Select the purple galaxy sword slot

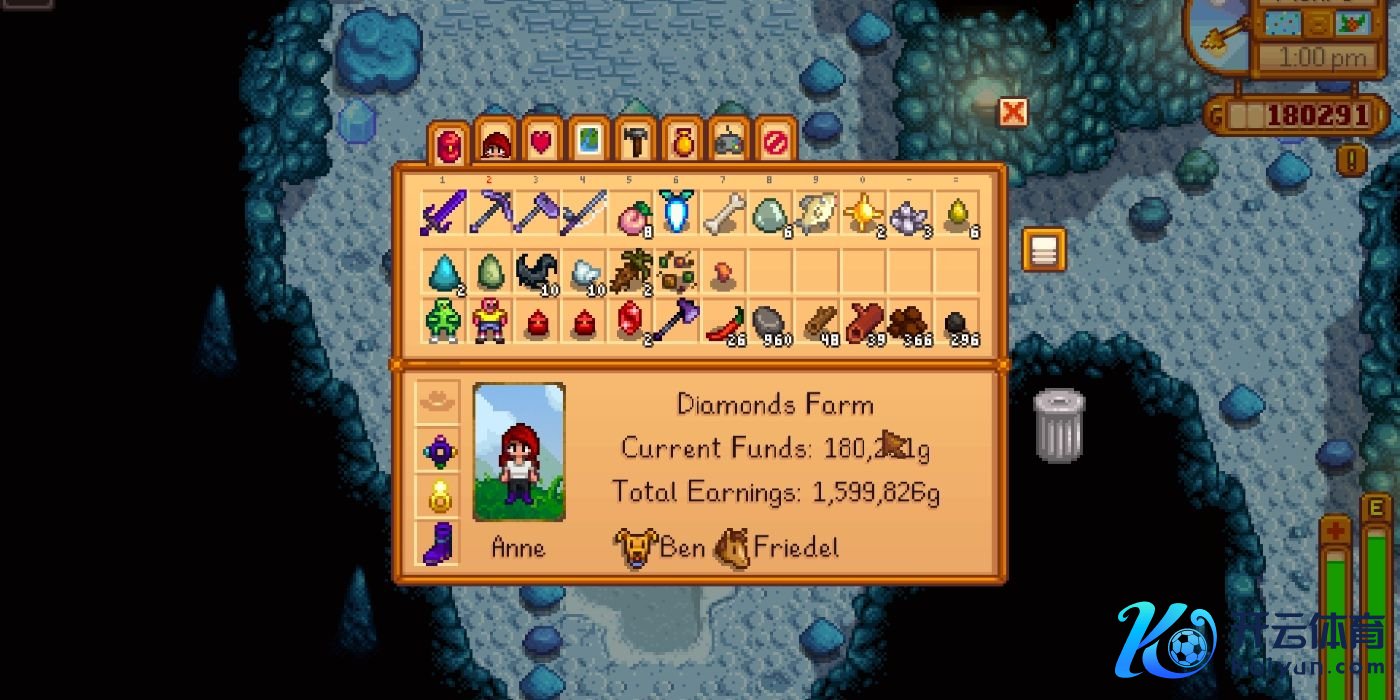pyautogui.click(x=442, y=213)
